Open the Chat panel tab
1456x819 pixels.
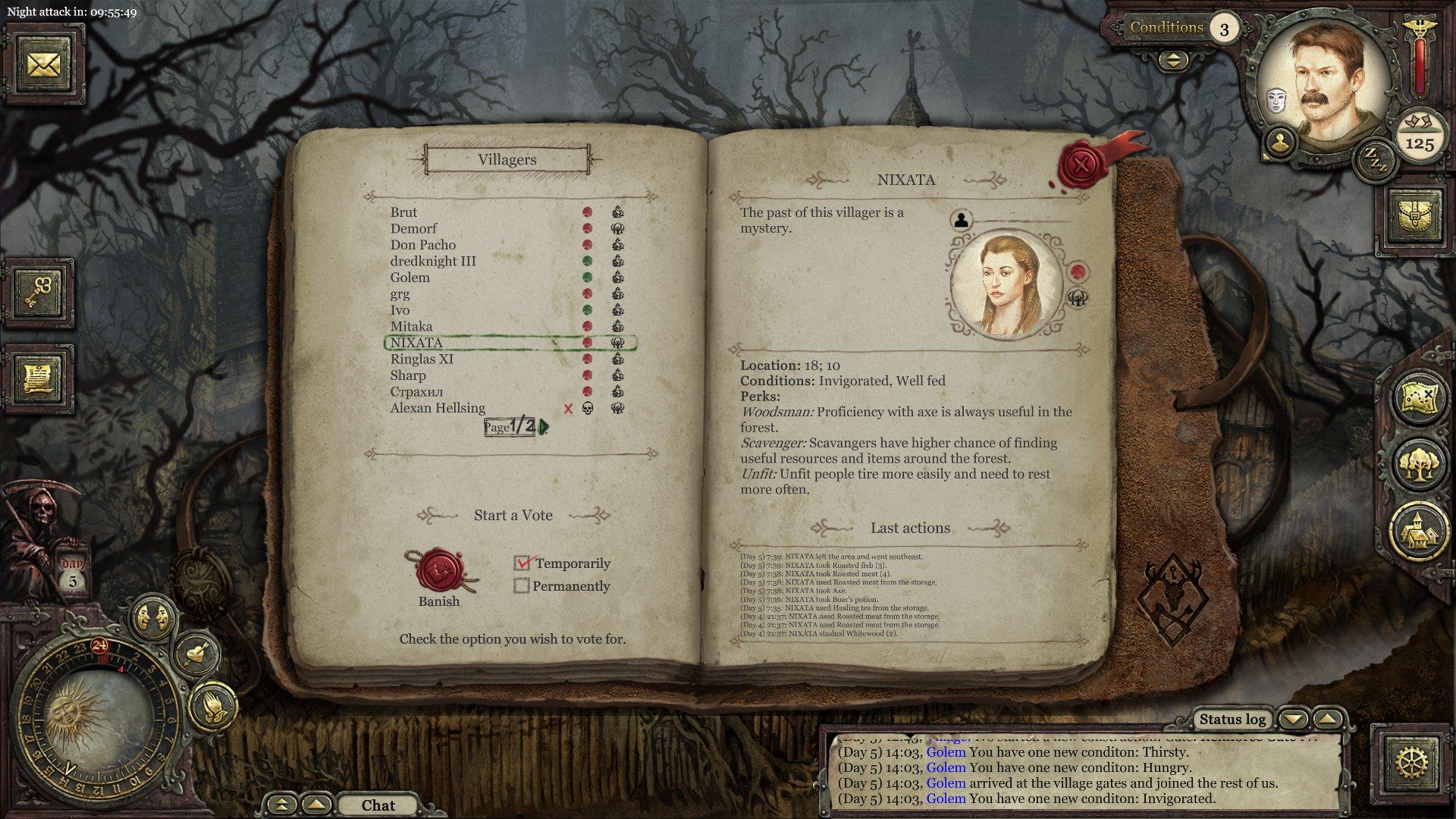[x=378, y=805]
